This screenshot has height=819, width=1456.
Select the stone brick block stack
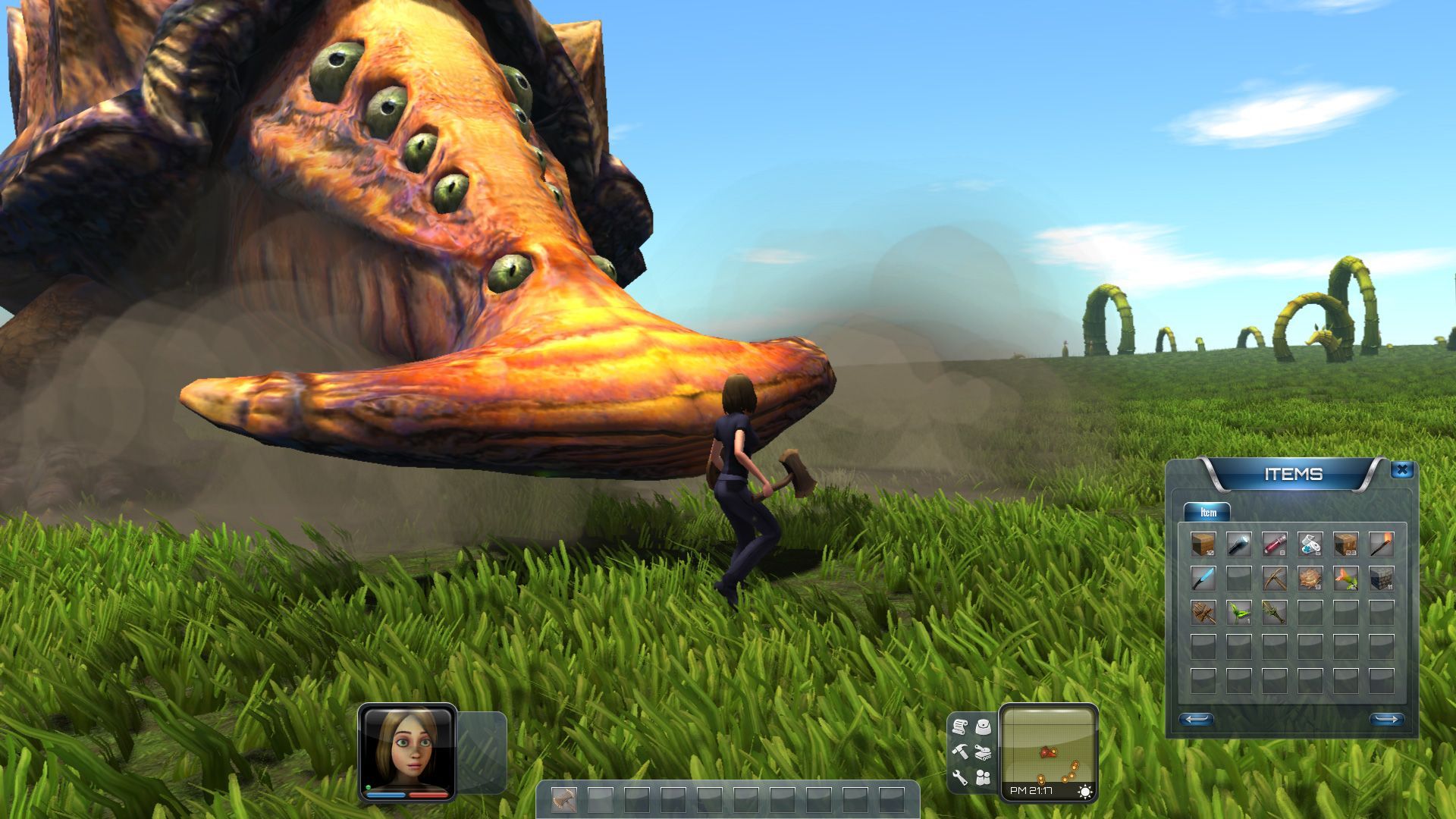point(1381,579)
